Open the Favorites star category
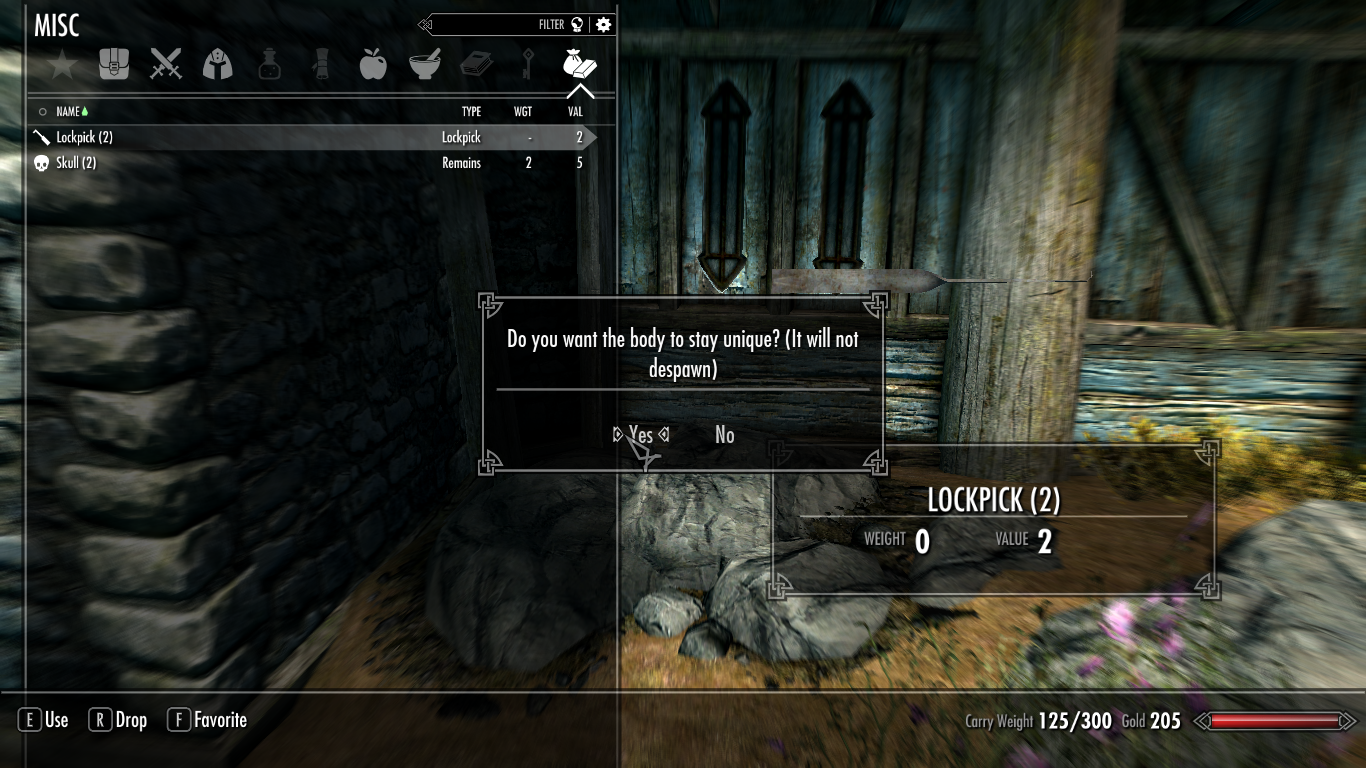The image size is (1366, 768). point(62,66)
